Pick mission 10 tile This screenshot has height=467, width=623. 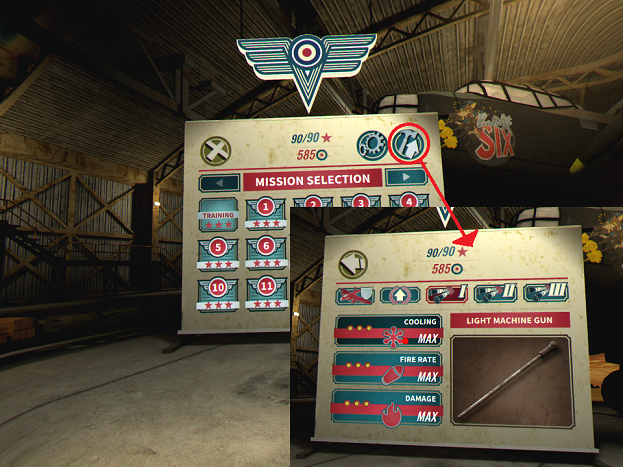217,293
